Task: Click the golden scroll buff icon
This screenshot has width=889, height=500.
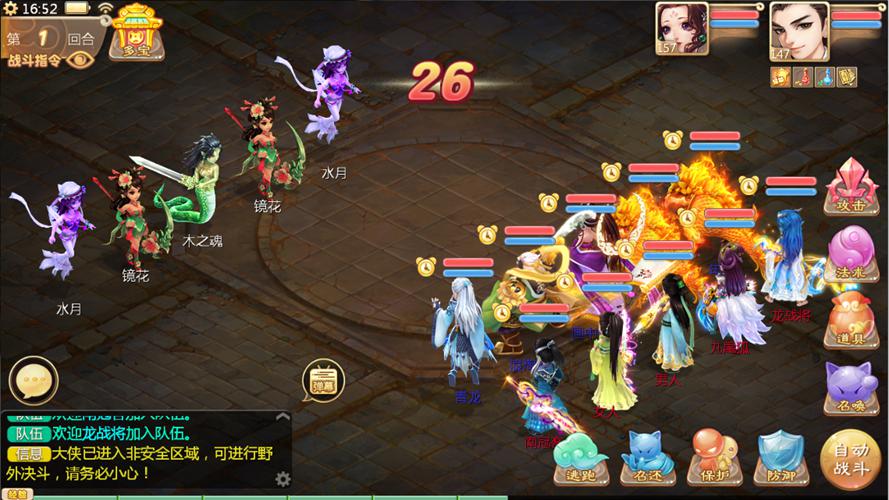Action: pos(846,76)
